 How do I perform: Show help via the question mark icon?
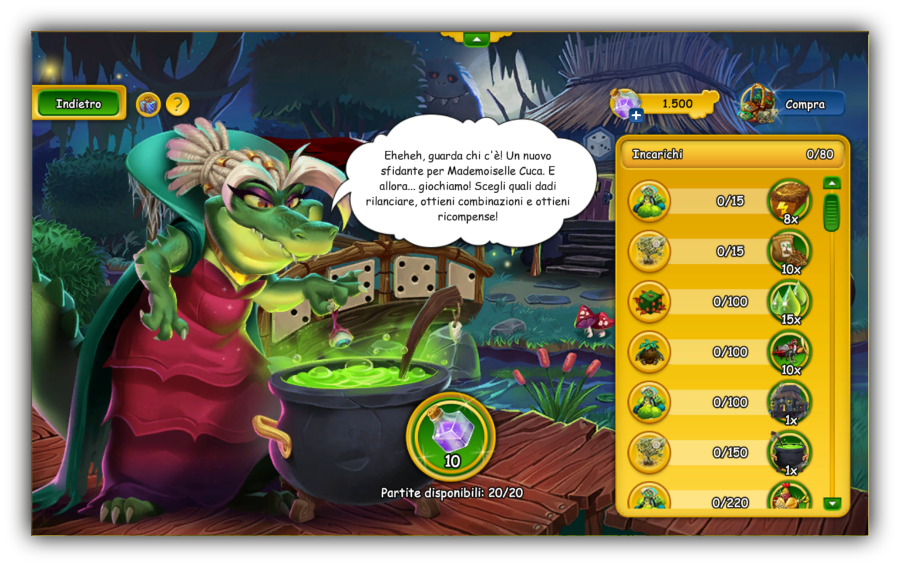[177, 104]
